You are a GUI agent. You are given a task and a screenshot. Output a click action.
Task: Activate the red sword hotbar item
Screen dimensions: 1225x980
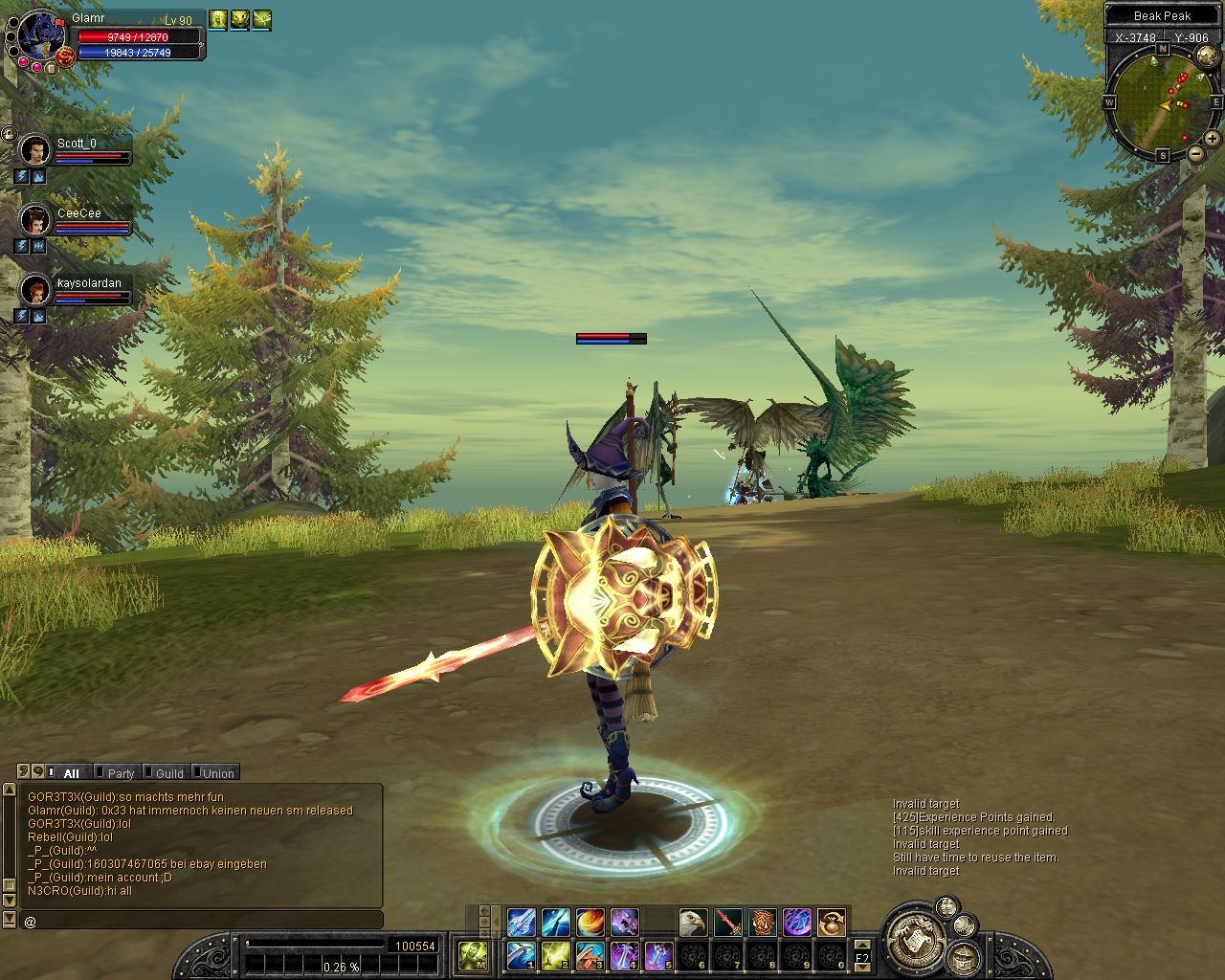(x=728, y=923)
